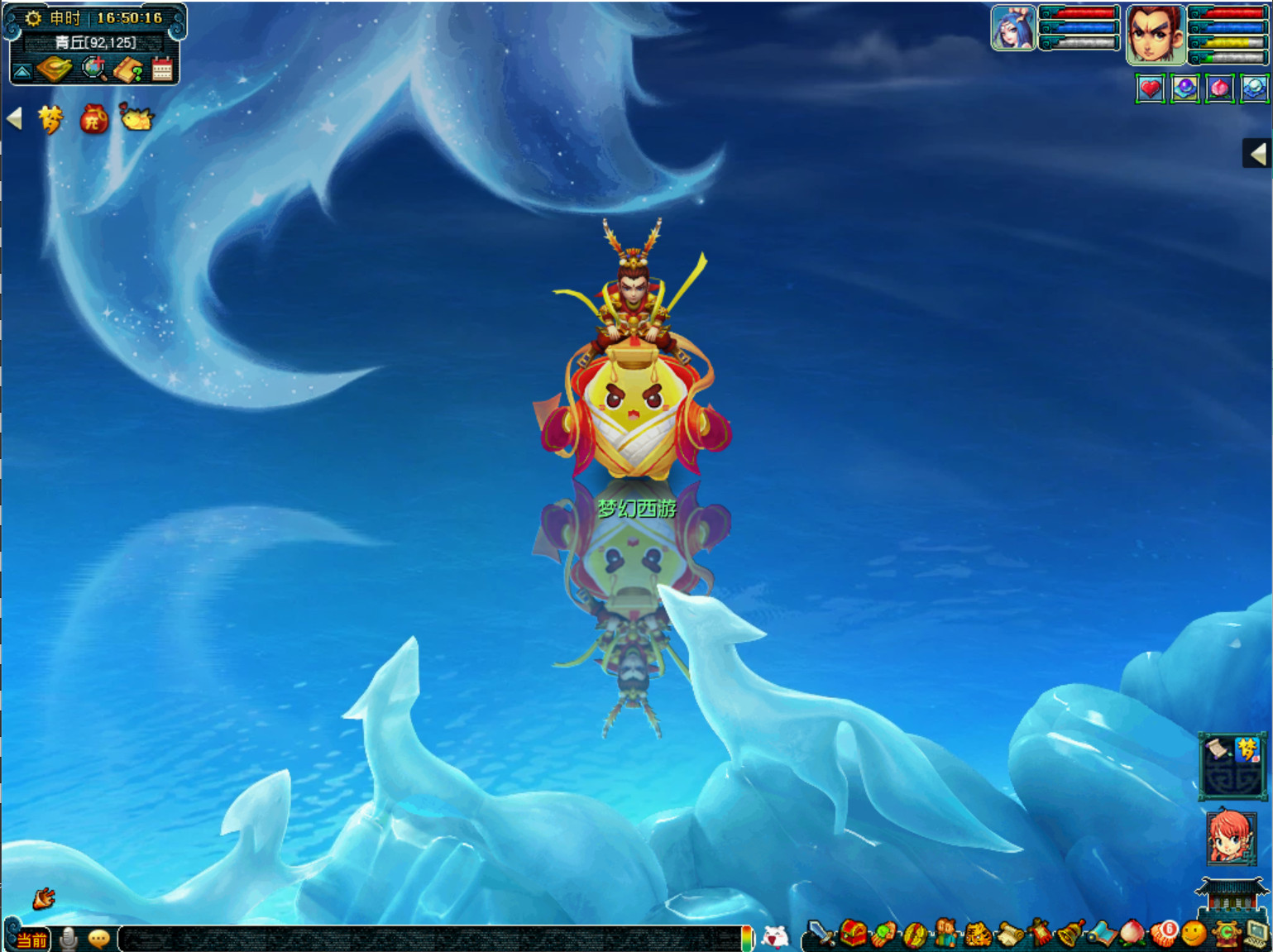Screen dimensions: 1273x952
Task: Open the computer system settings icon
Action: [x=1256, y=934]
